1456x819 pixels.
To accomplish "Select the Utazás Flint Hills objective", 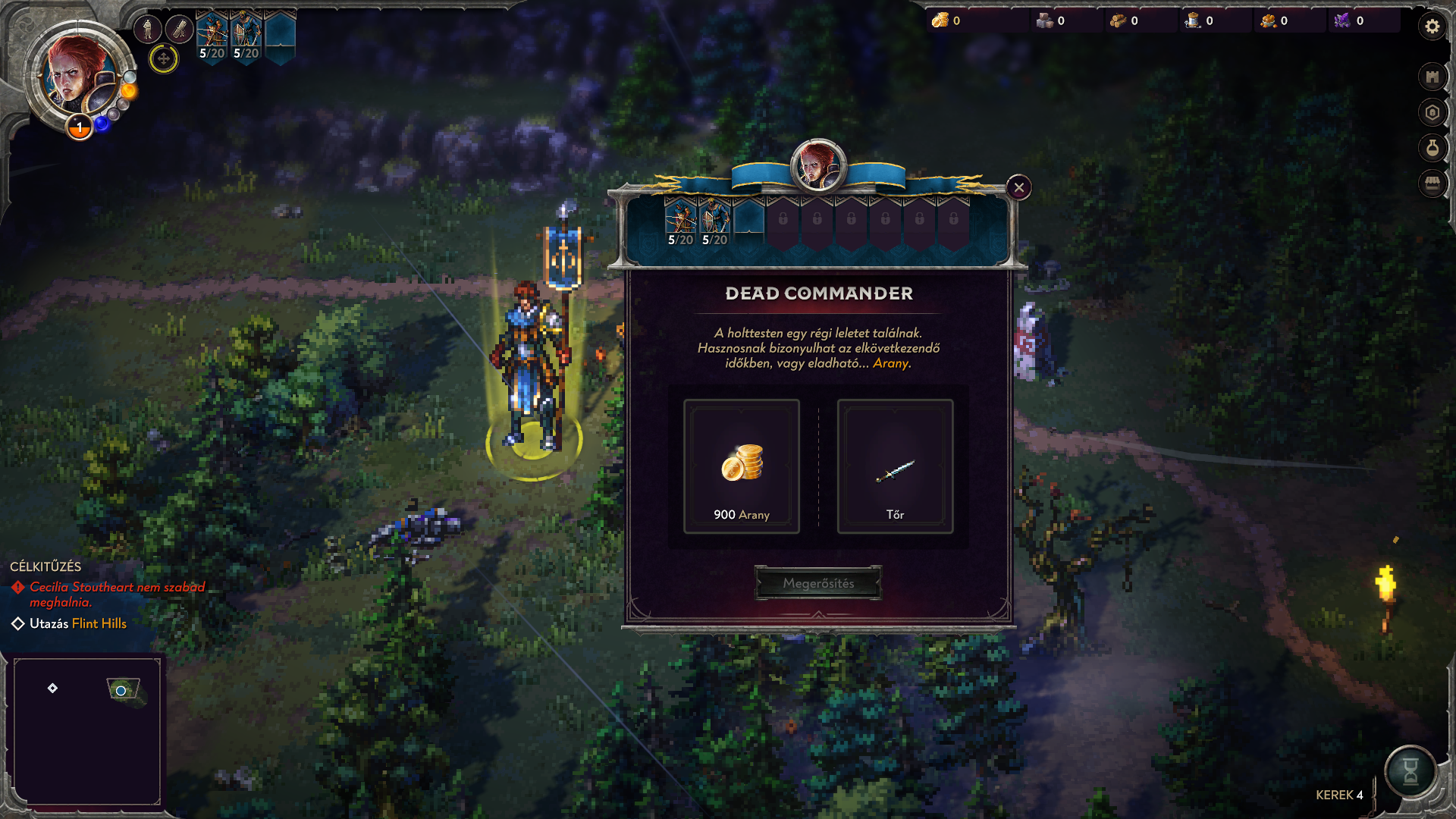I will [77, 623].
